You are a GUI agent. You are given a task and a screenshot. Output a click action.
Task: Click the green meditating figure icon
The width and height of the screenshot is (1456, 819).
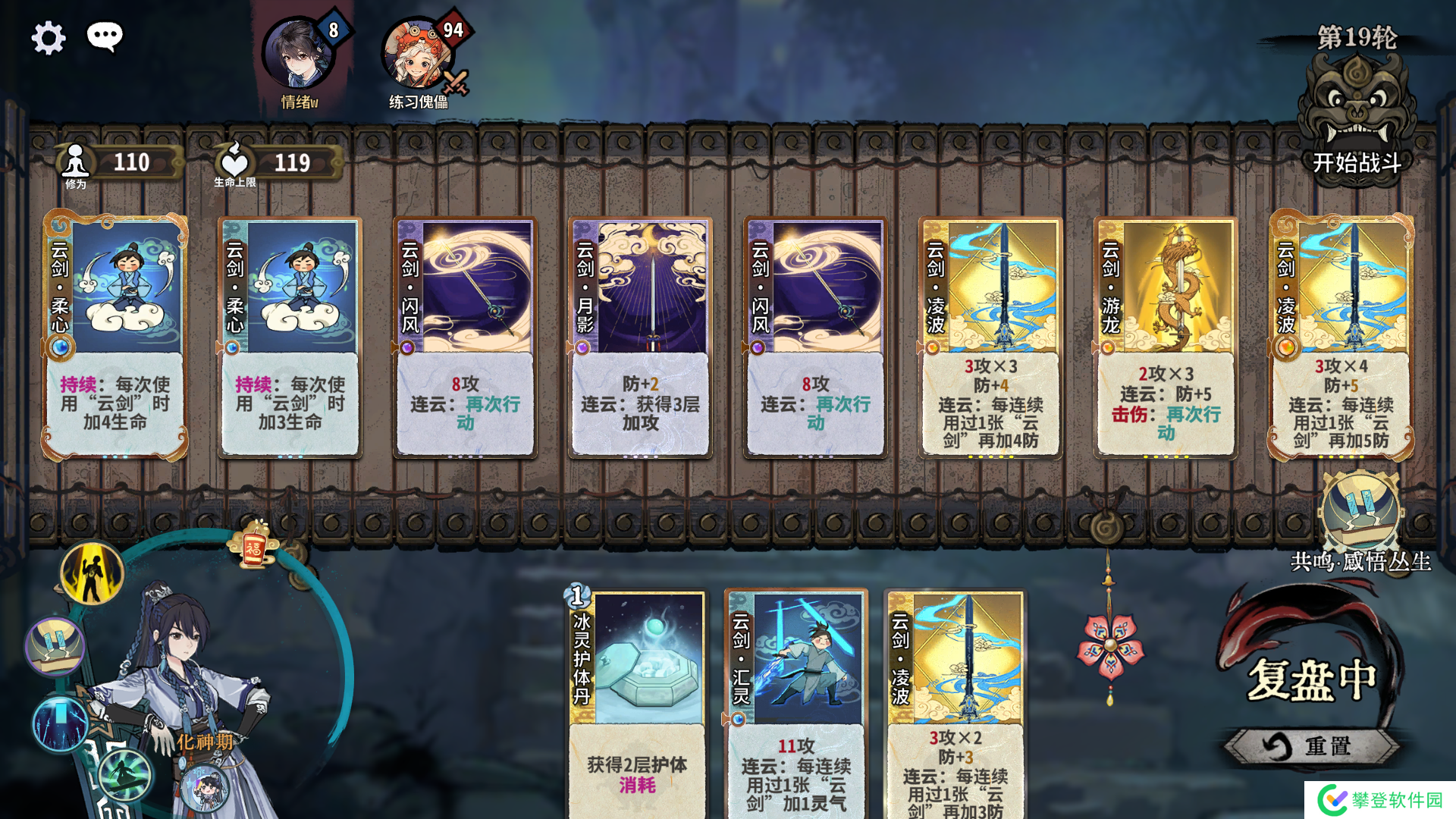(x=124, y=774)
